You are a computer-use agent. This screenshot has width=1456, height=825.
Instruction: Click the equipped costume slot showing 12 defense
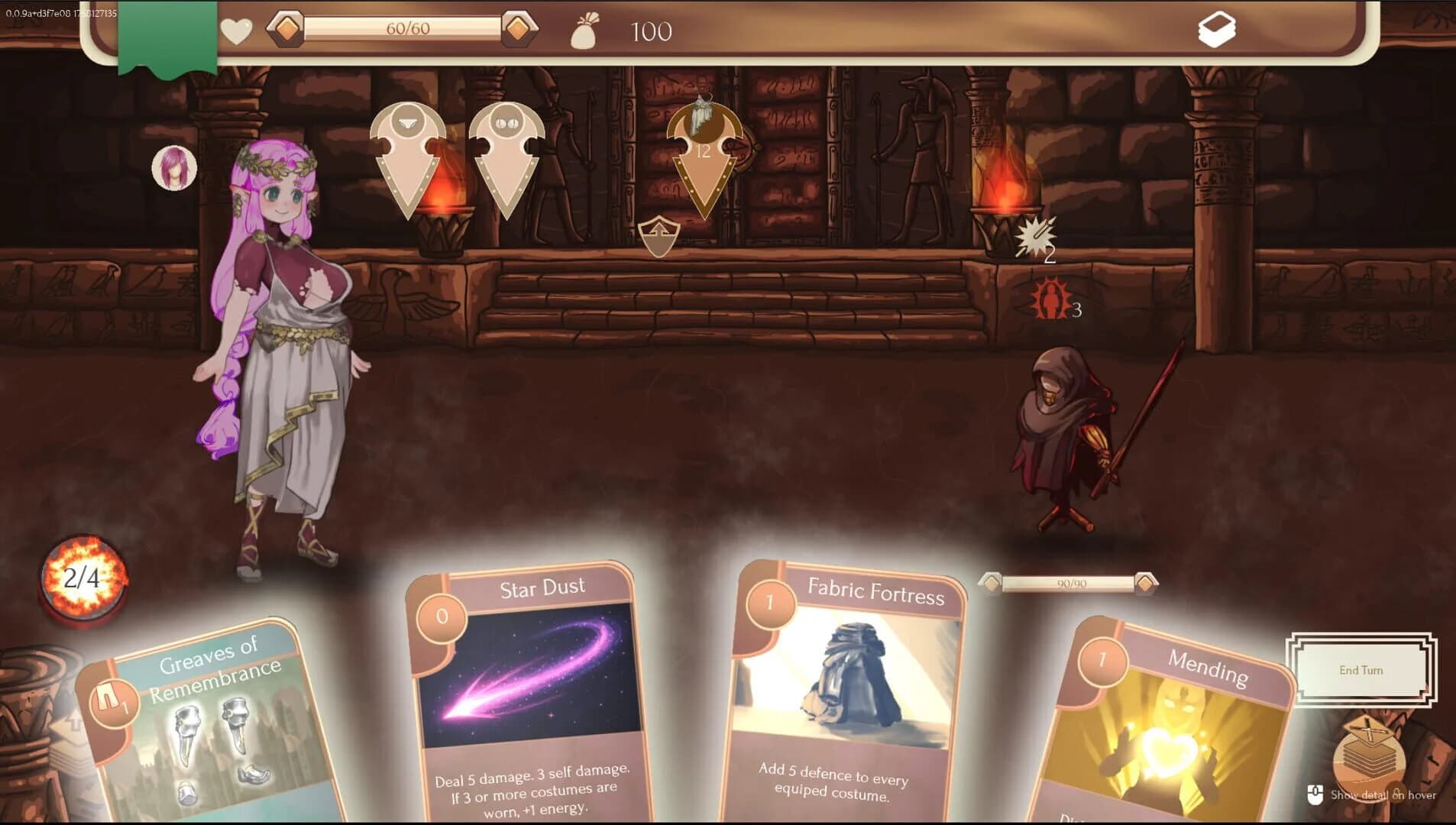point(704,153)
